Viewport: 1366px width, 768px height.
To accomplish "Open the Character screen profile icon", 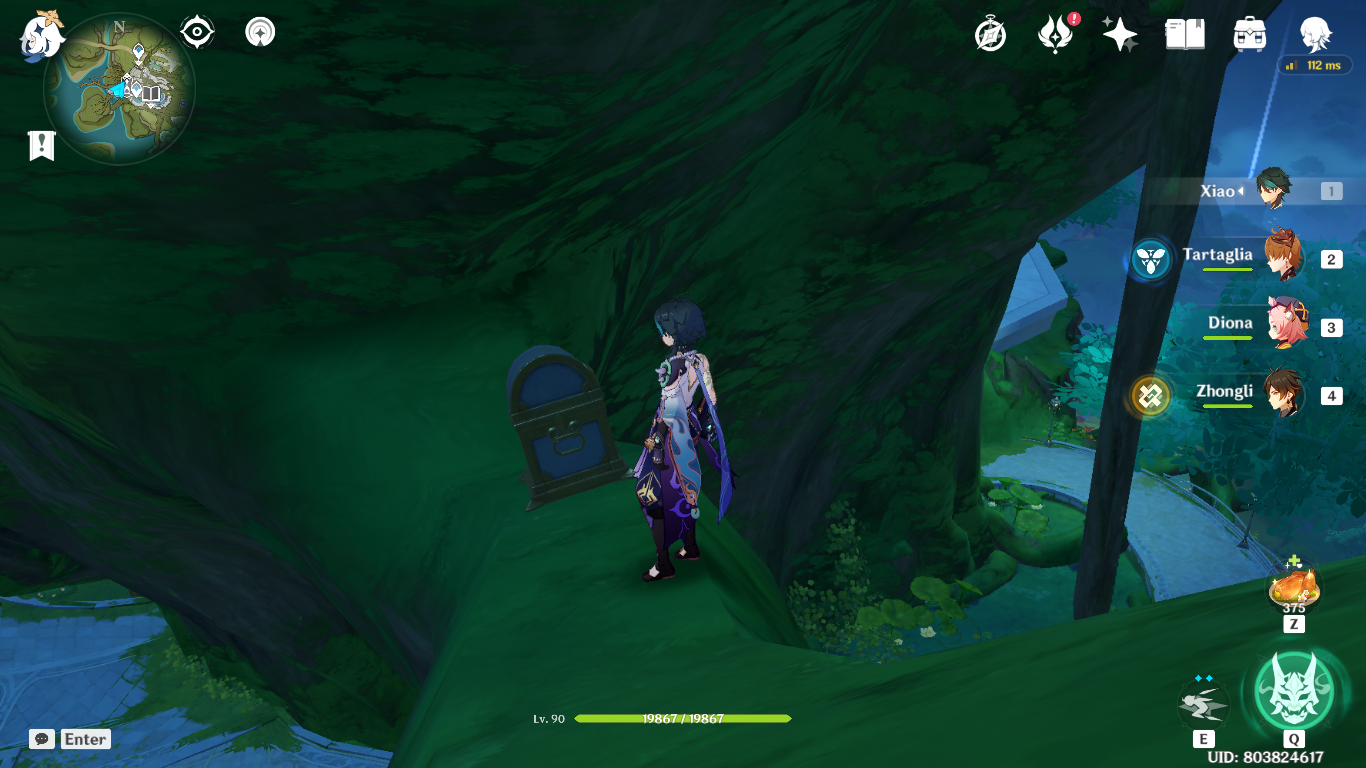I will tap(1315, 34).
